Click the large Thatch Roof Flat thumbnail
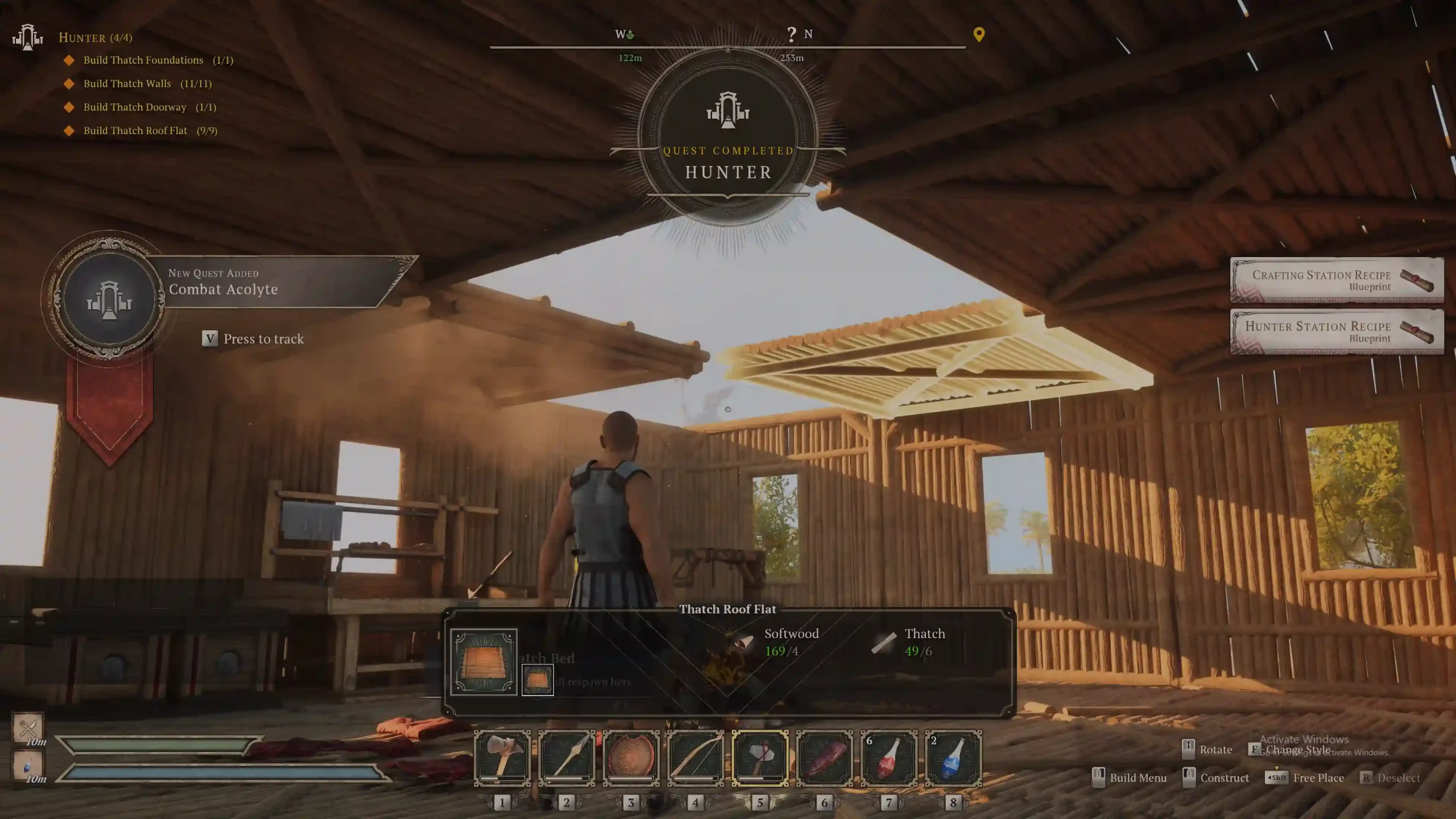This screenshot has width=1456, height=819. click(483, 661)
